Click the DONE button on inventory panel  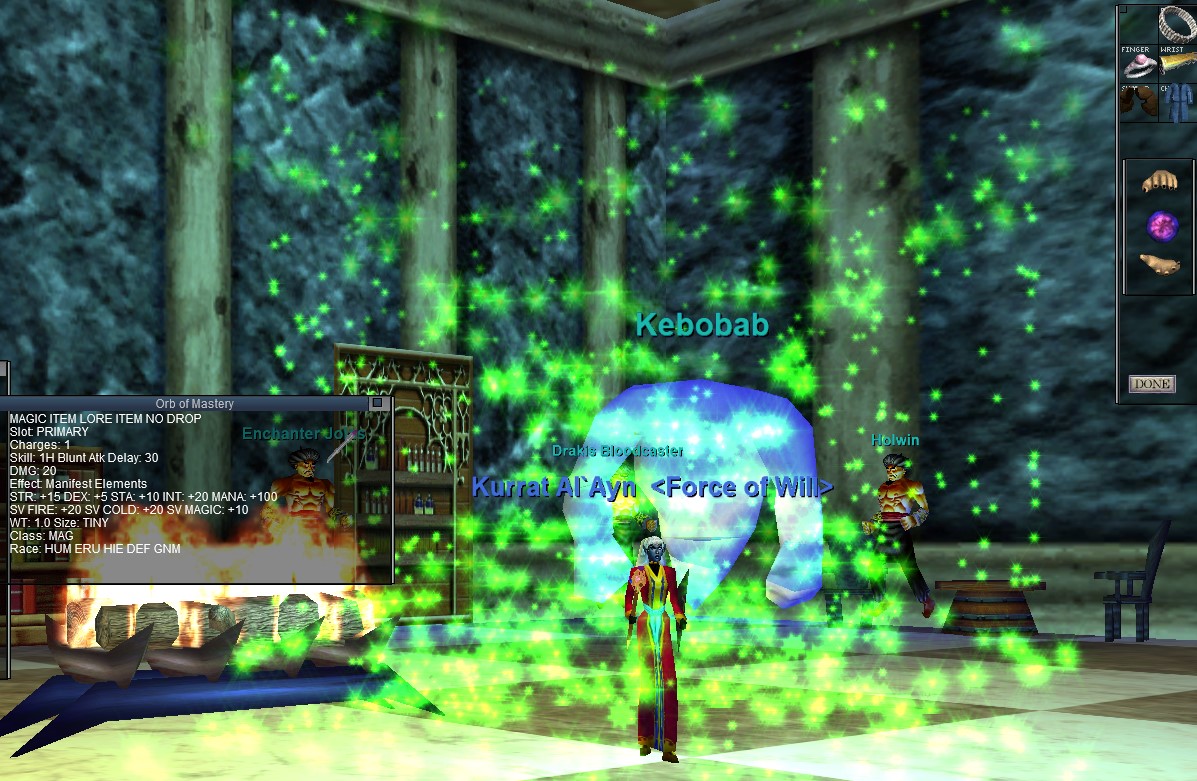[x=1152, y=384]
